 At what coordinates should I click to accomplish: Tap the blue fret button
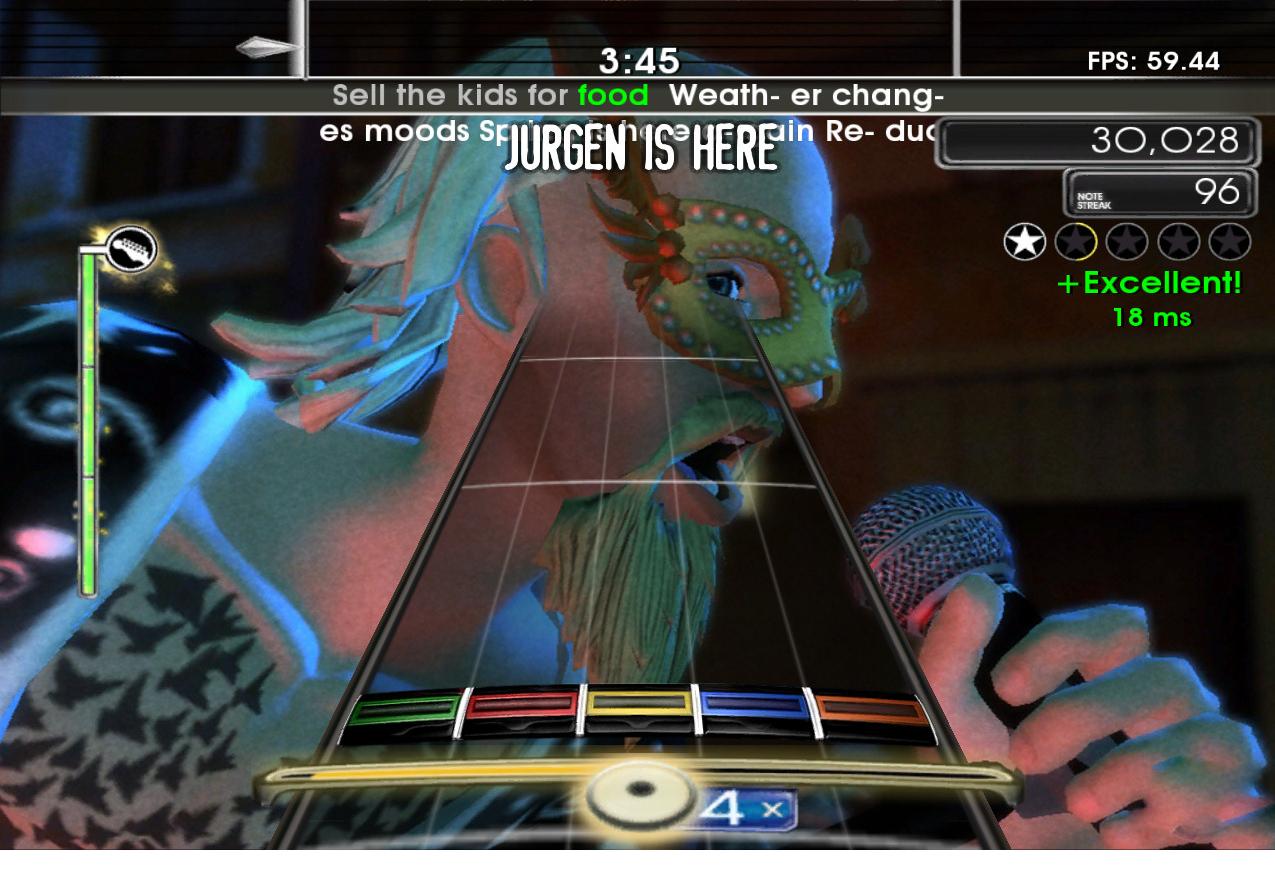756,707
